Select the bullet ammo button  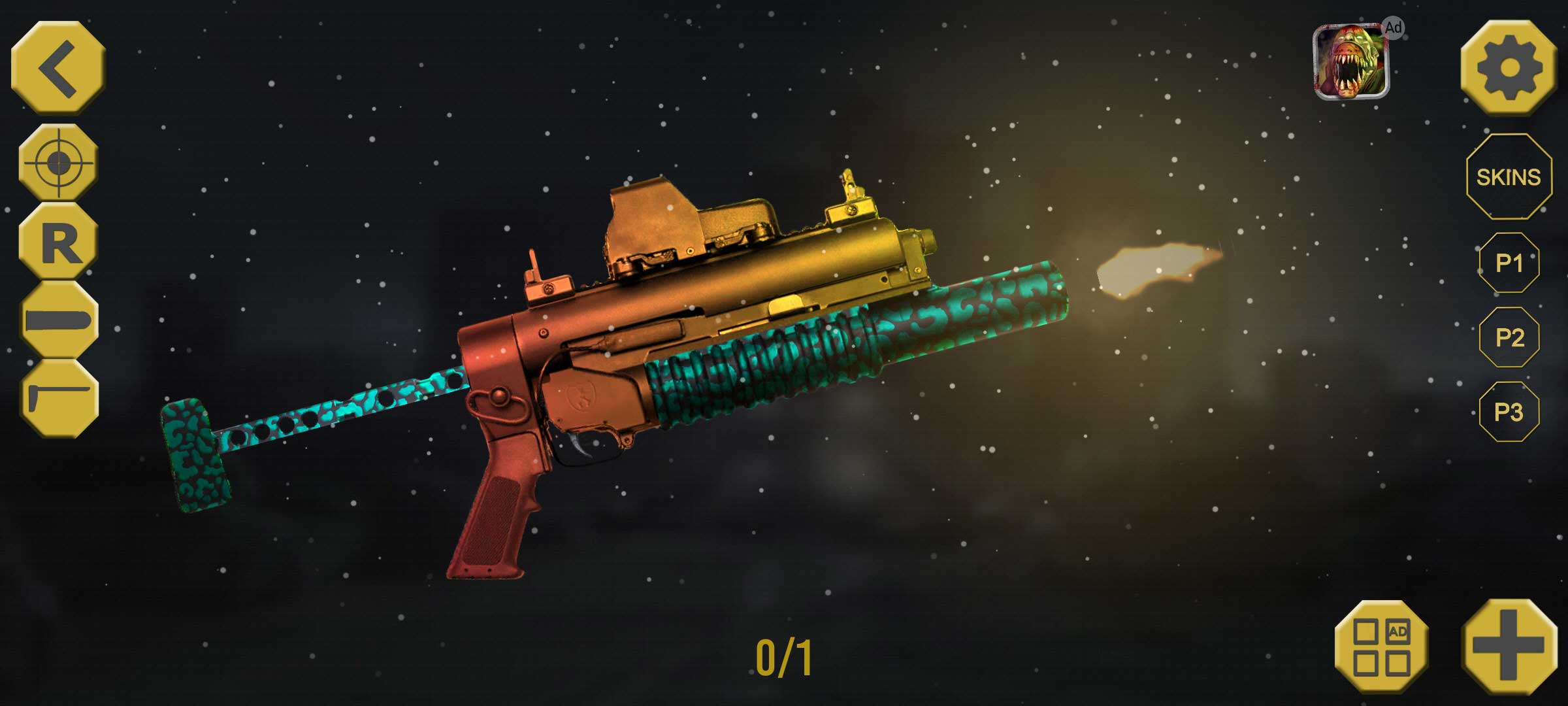click(x=59, y=320)
